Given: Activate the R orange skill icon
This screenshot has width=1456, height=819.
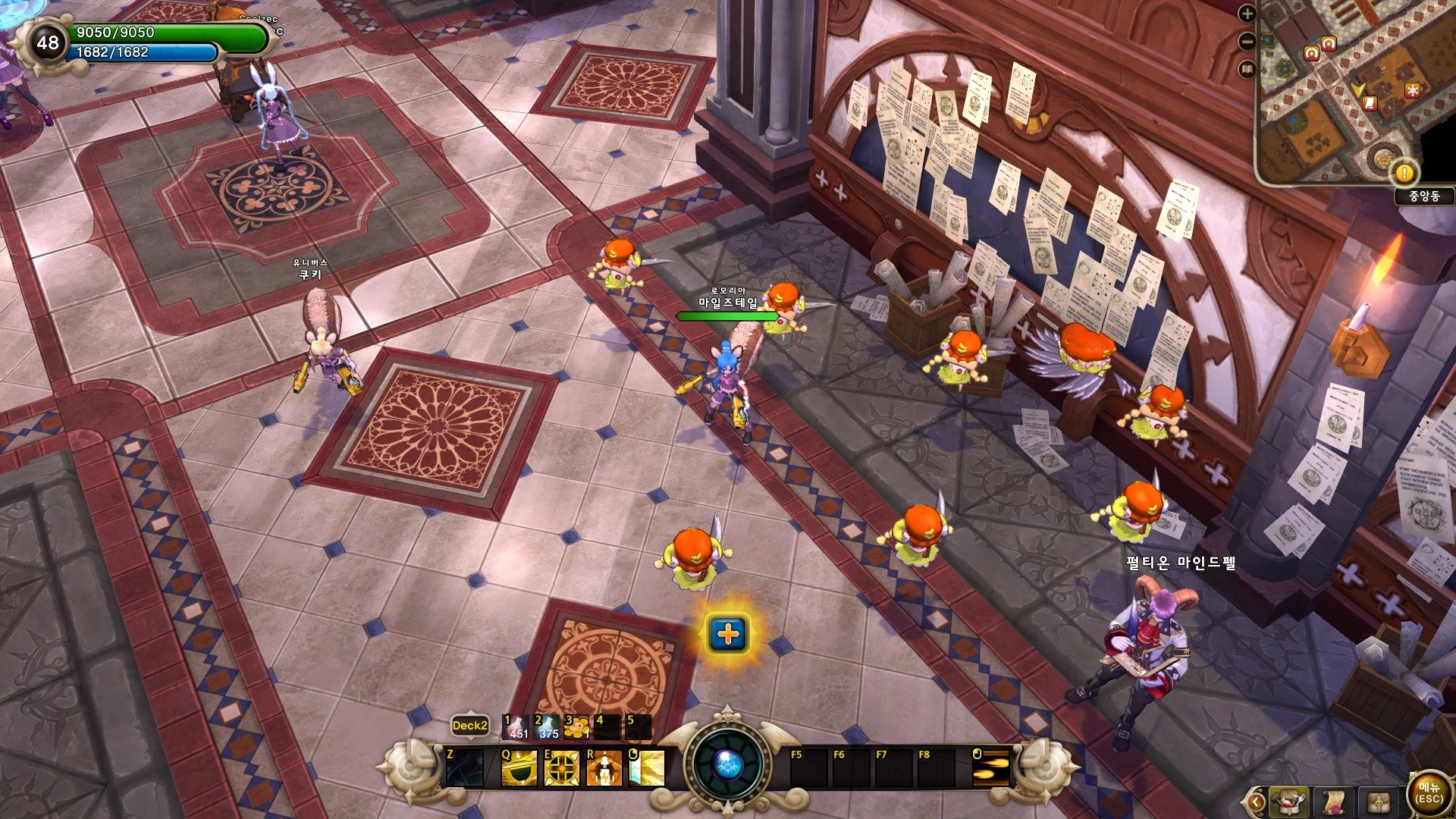Looking at the screenshot, I should (604, 767).
